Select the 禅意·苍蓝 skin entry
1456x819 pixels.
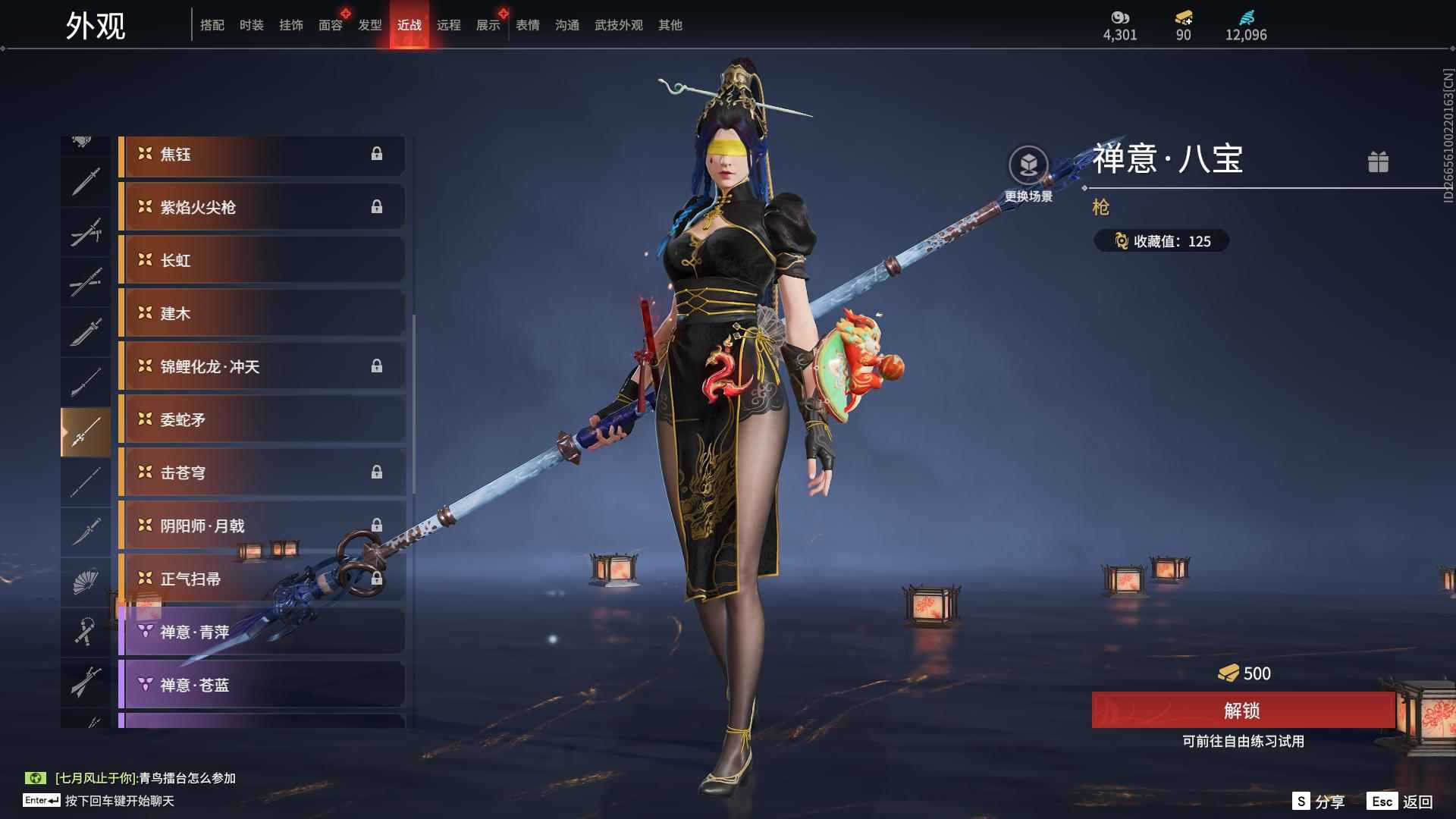[262, 685]
